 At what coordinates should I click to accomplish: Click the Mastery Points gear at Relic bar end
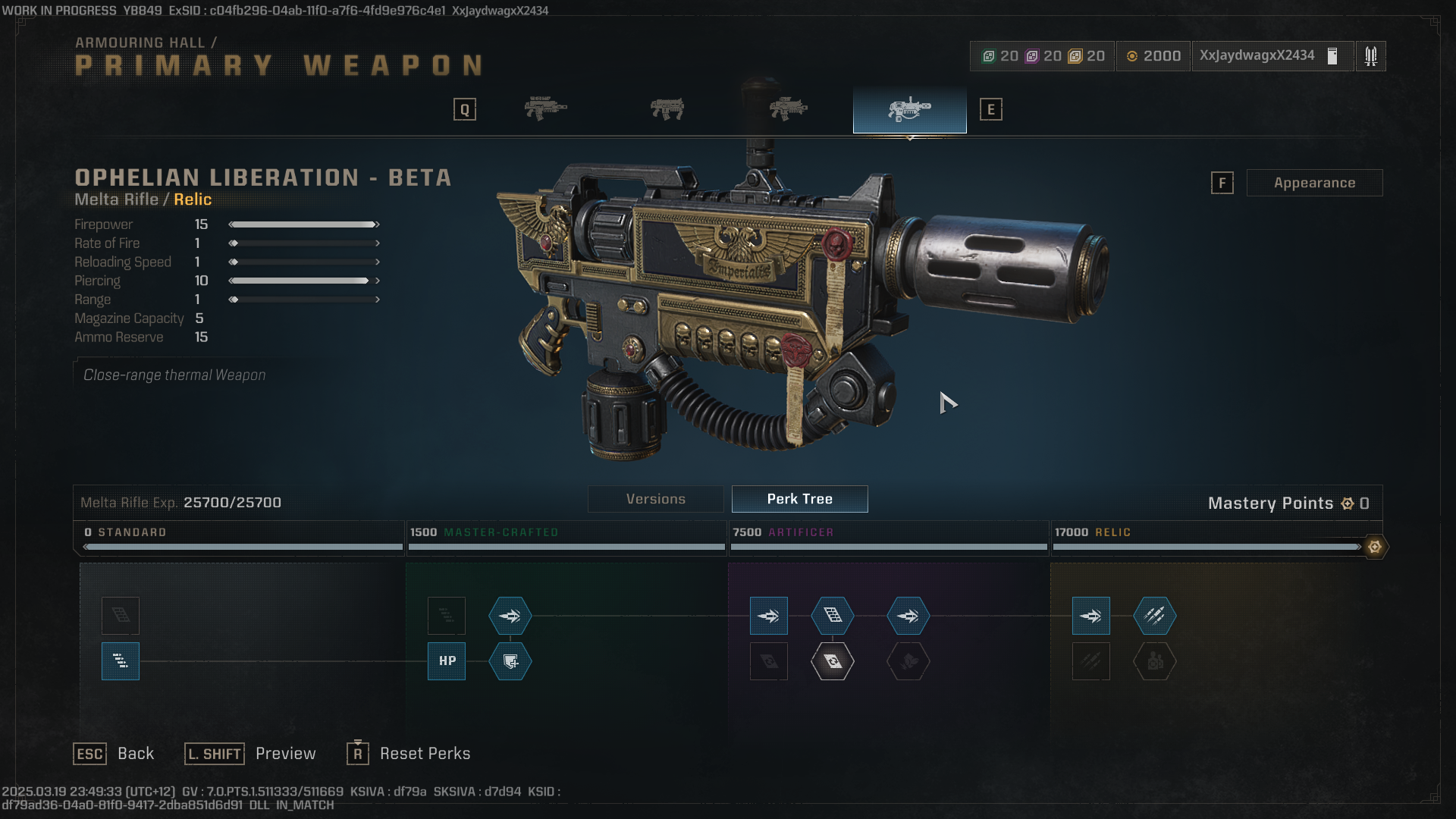coord(1376,547)
